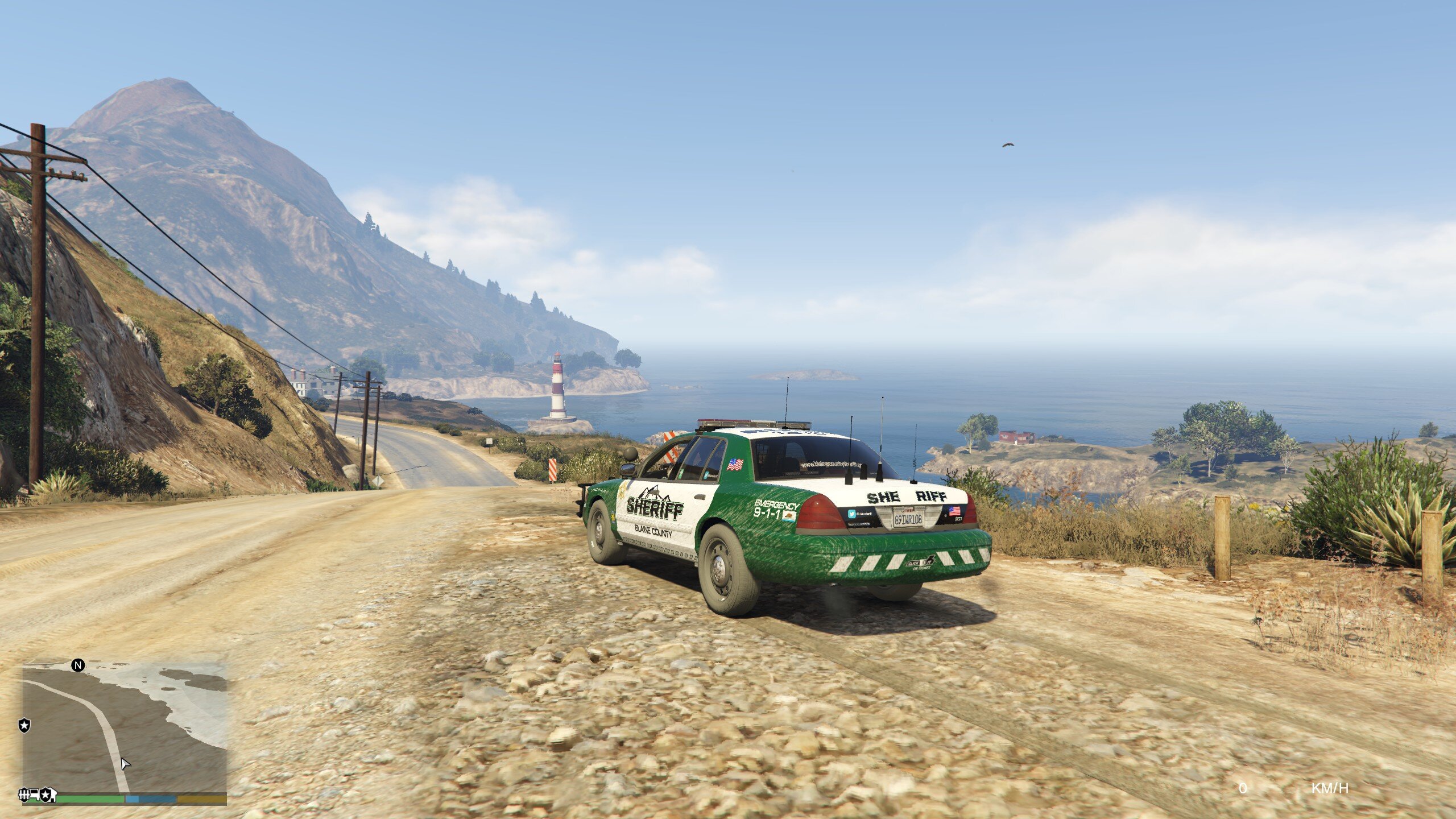Select the shield with house blip
The image size is (1456, 819).
click(48, 794)
